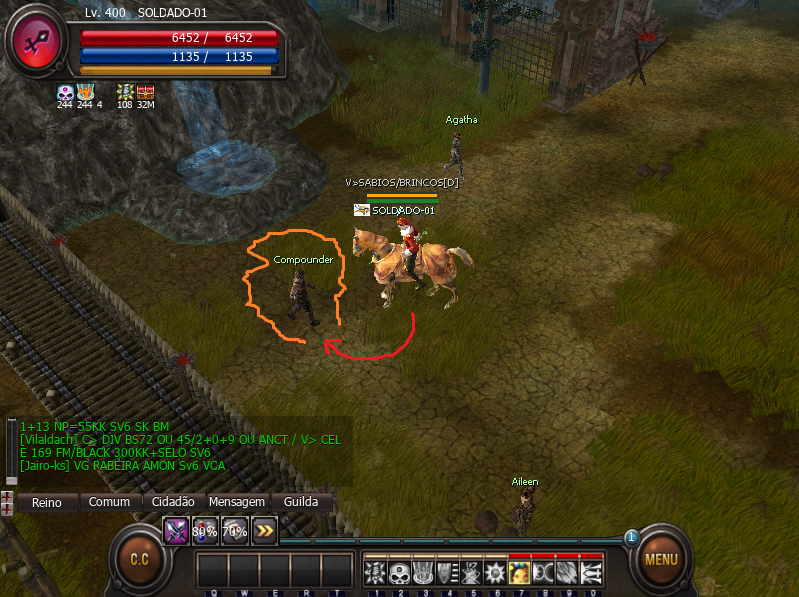Trigger the starburst skill in slot 6
Image resolution: width=799 pixels, height=597 pixels.
point(494,572)
